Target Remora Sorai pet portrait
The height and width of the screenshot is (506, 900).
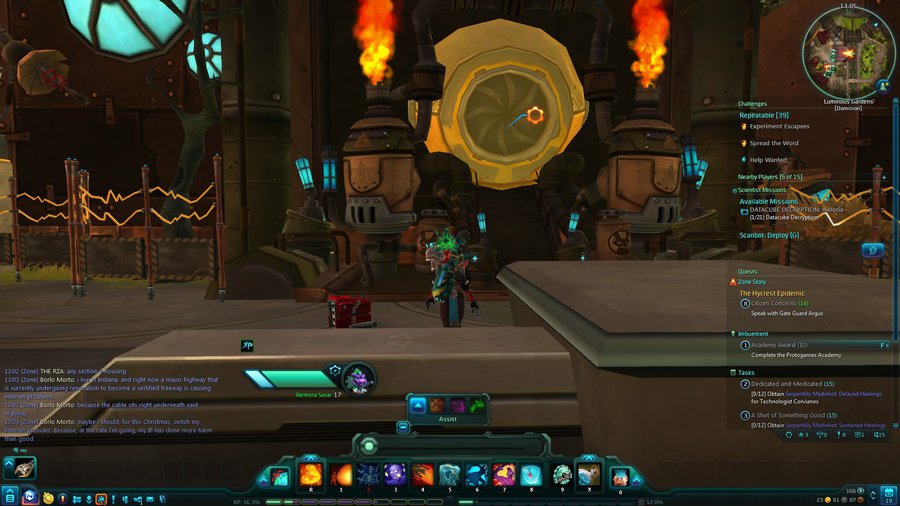click(x=360, y=378)
